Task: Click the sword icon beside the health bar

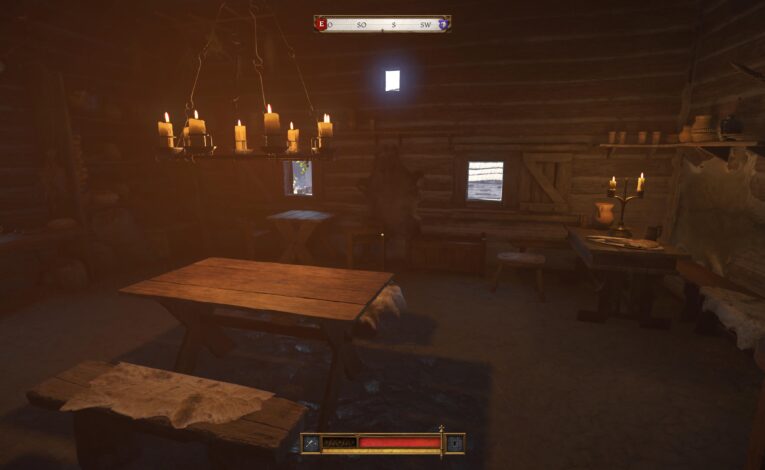Action: point(312,443)
